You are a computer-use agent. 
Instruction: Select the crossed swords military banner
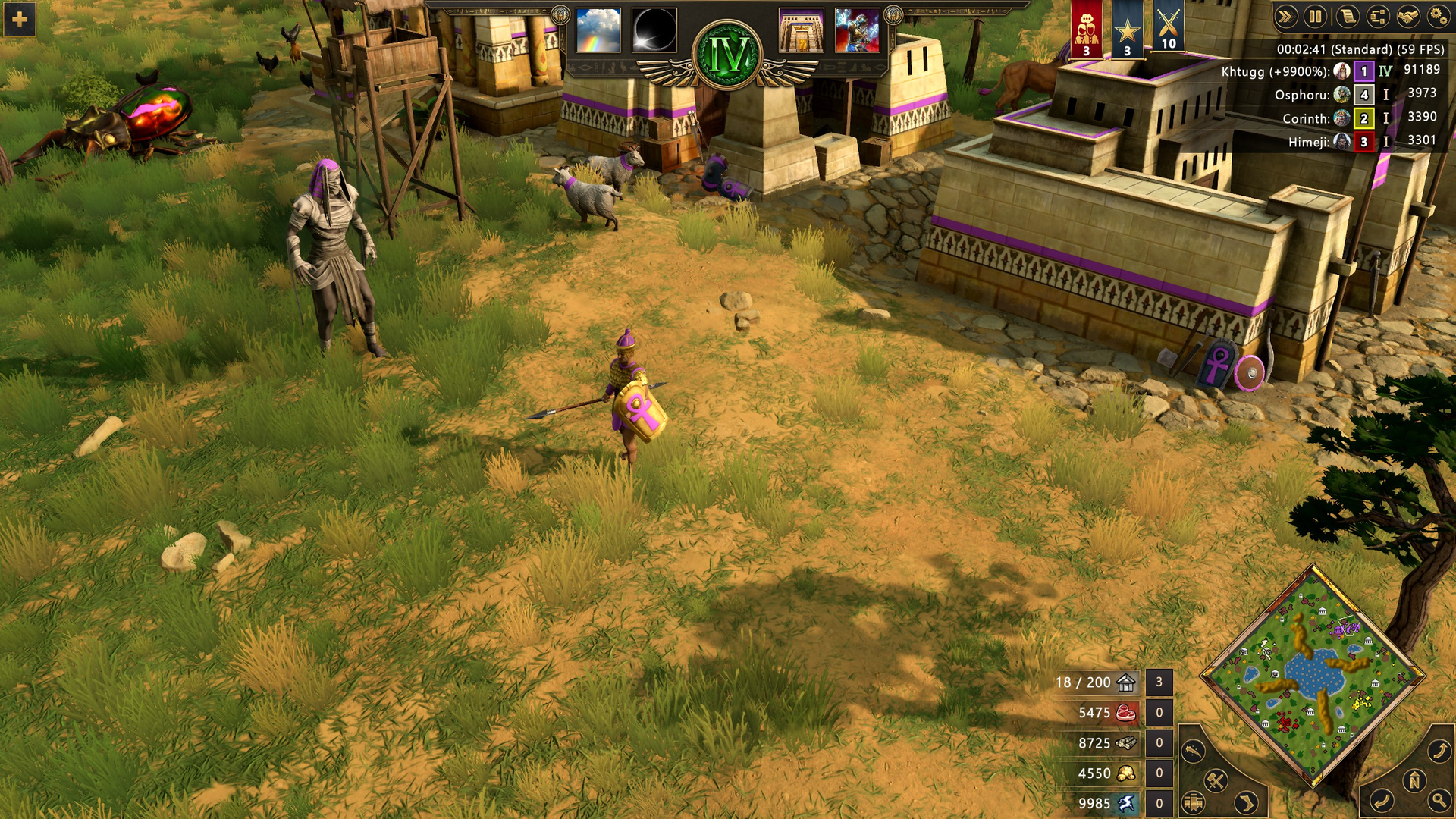[1169, 29]
